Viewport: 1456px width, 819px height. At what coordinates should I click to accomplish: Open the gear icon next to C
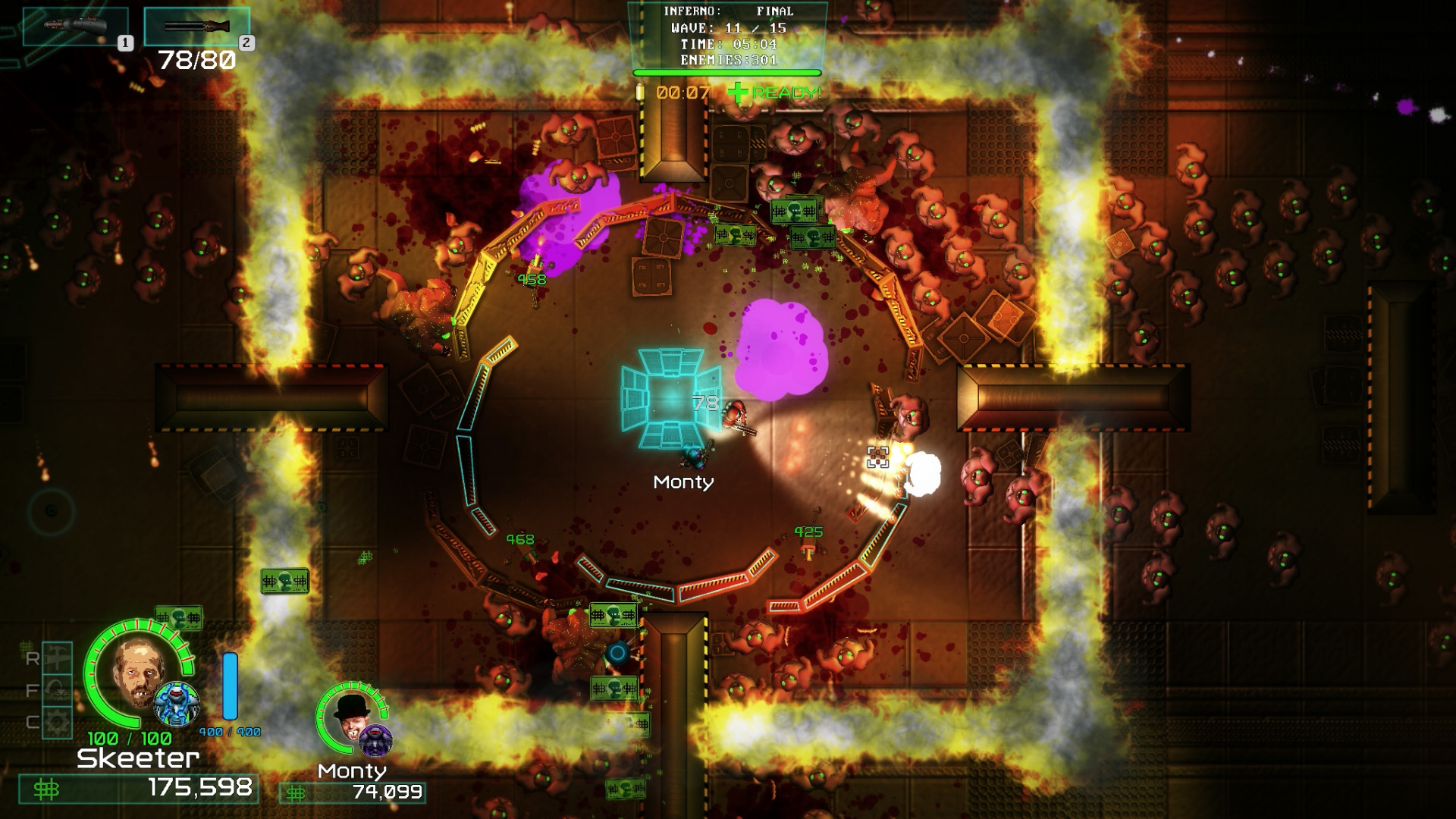coord(57,720)
